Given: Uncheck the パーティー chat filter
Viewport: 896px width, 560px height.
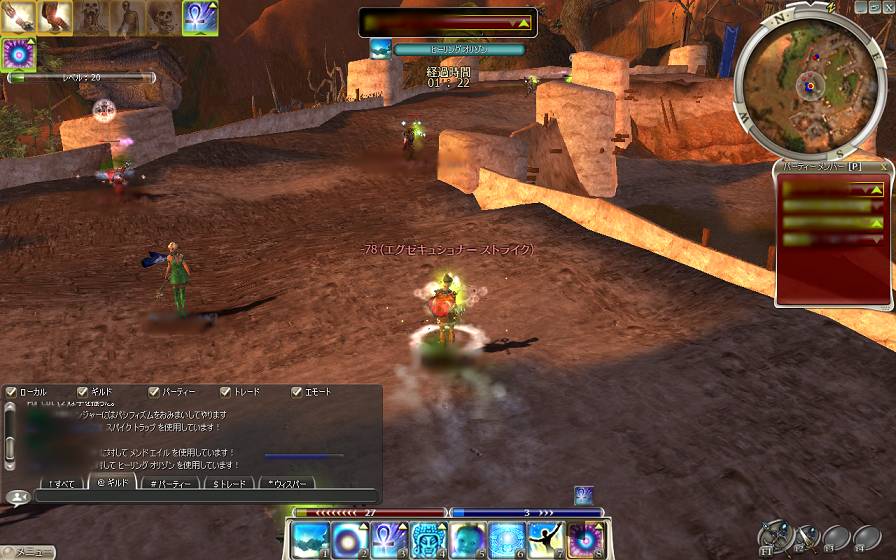Looking at the screenshot, I should click(153, 392).
